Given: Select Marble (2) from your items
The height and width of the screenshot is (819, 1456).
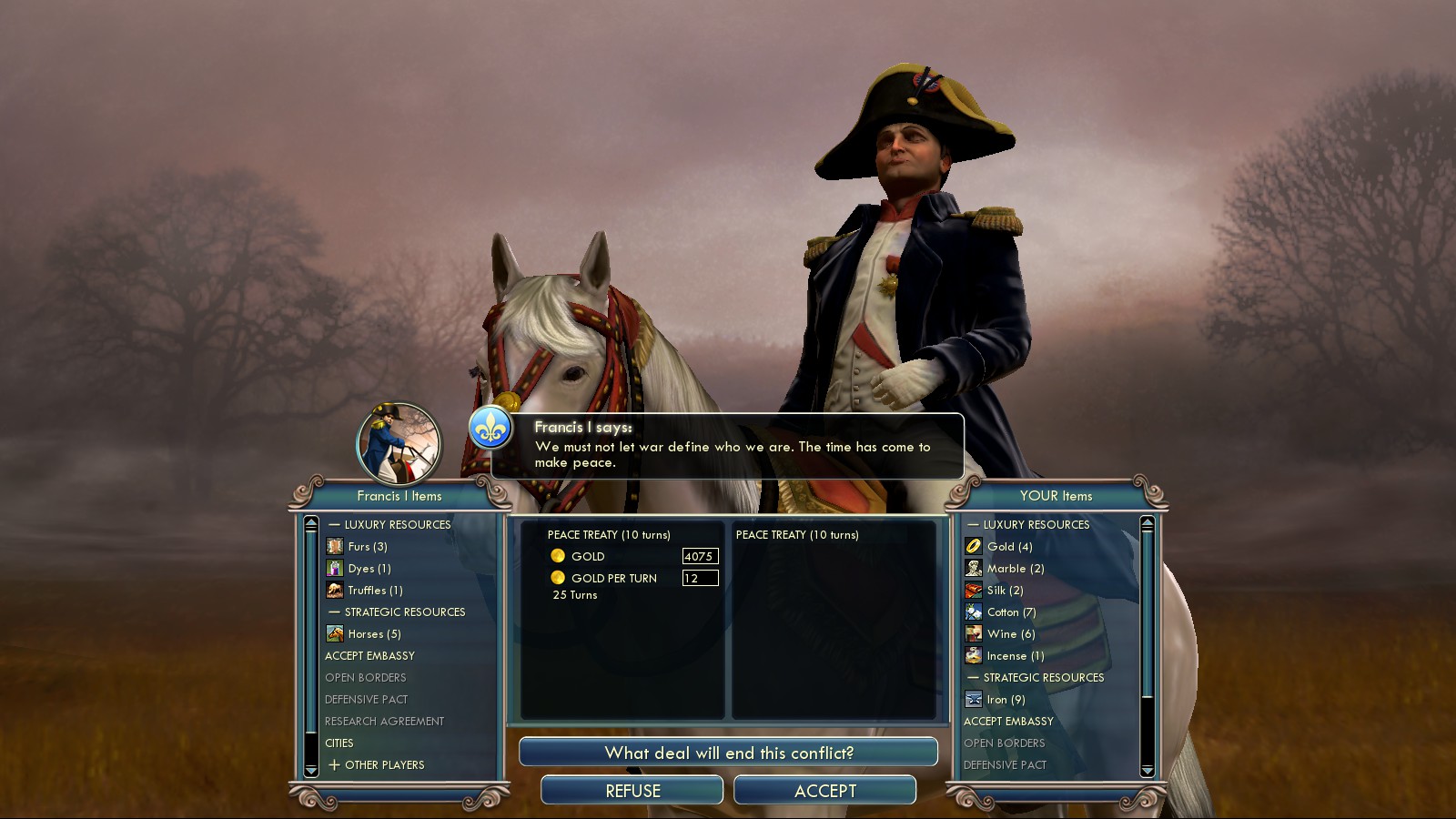Looking at the screenshot, I should click(x=1015, y=569).
